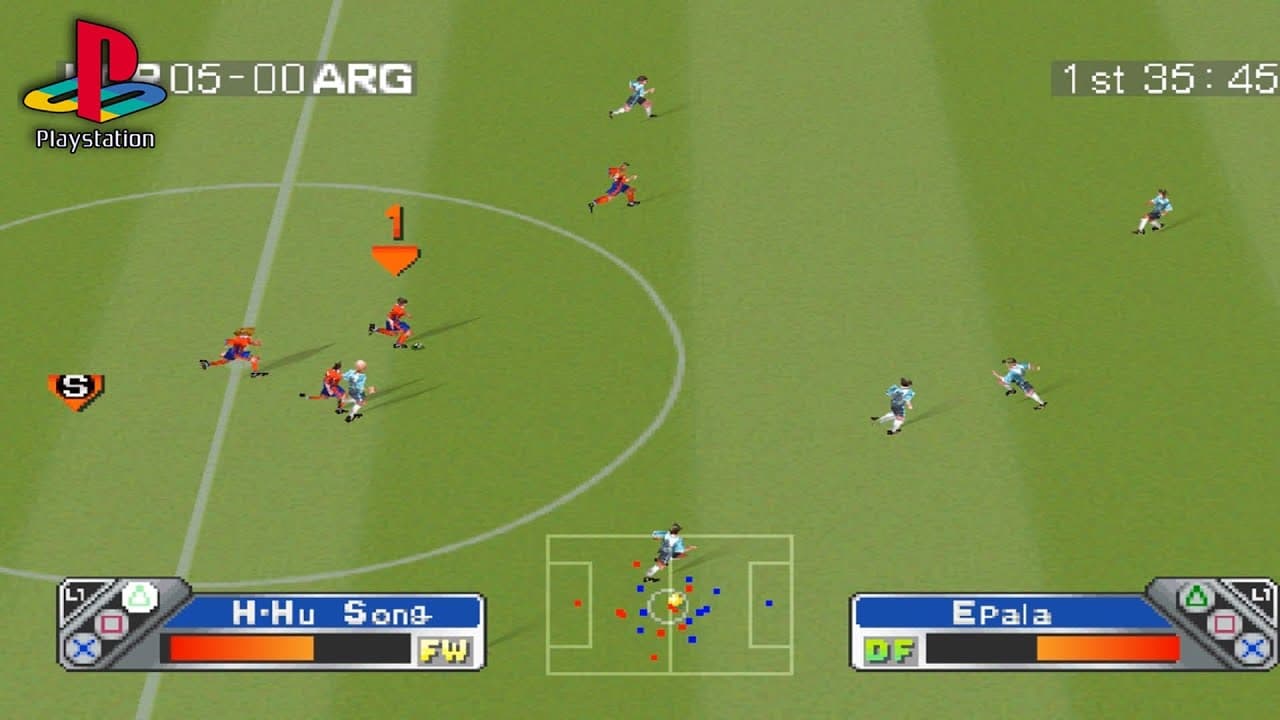Click the orange arrow marker labeled 1
The width and height of the screenshot is (1280, 720).
[x=395, y=240]
